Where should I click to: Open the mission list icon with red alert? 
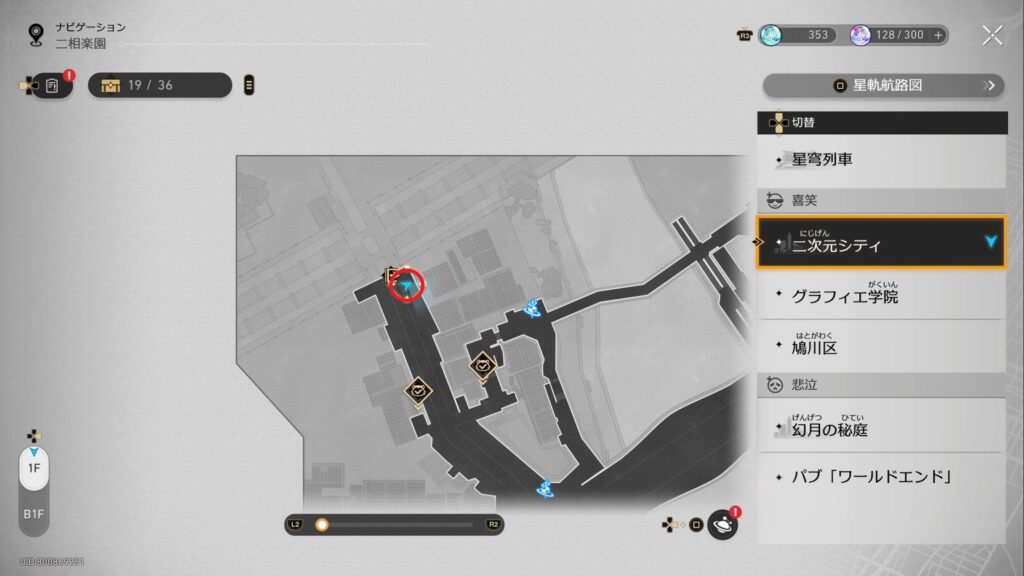[52, 86]
